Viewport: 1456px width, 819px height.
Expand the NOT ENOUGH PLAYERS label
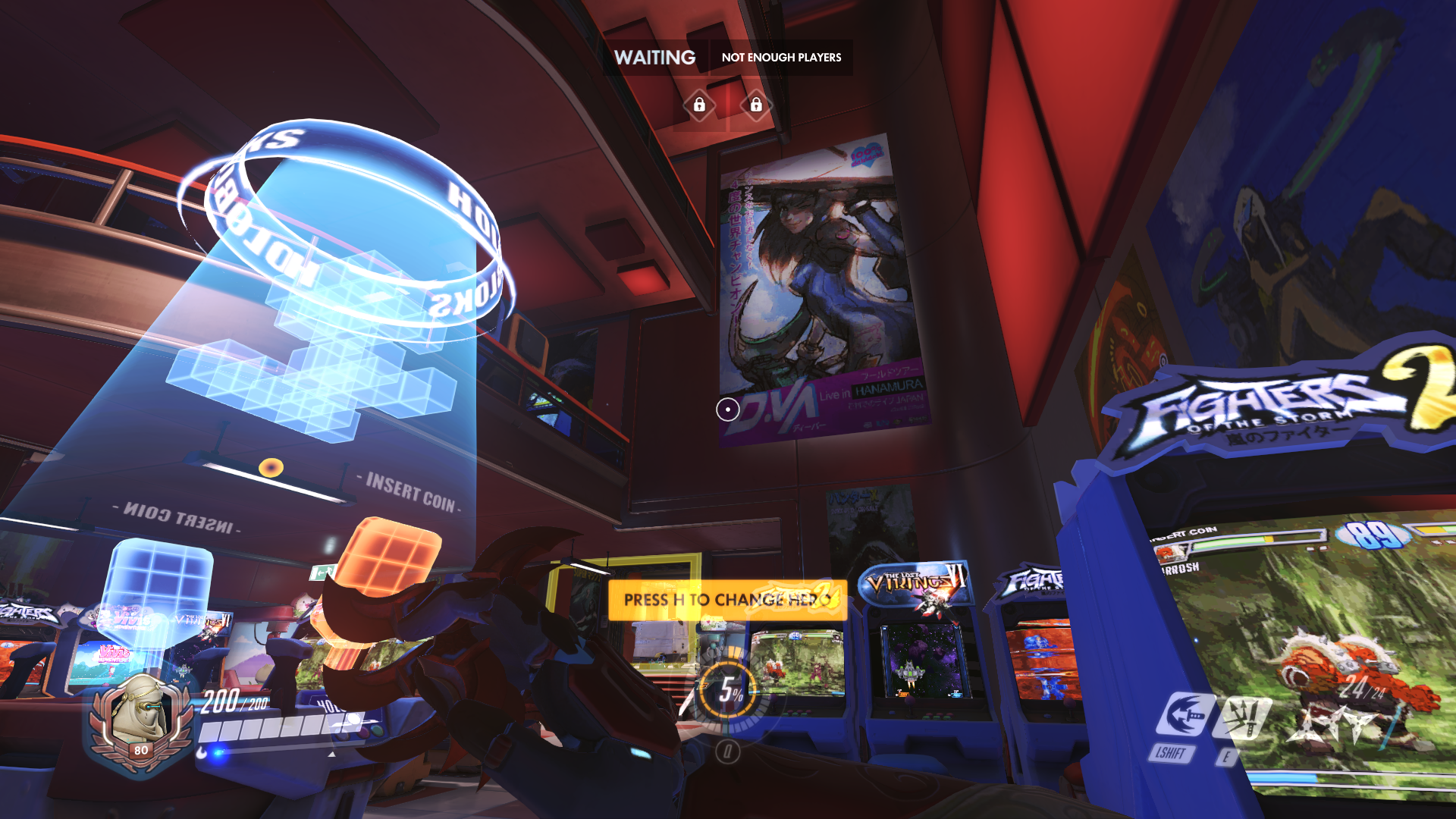click(782, 57)
